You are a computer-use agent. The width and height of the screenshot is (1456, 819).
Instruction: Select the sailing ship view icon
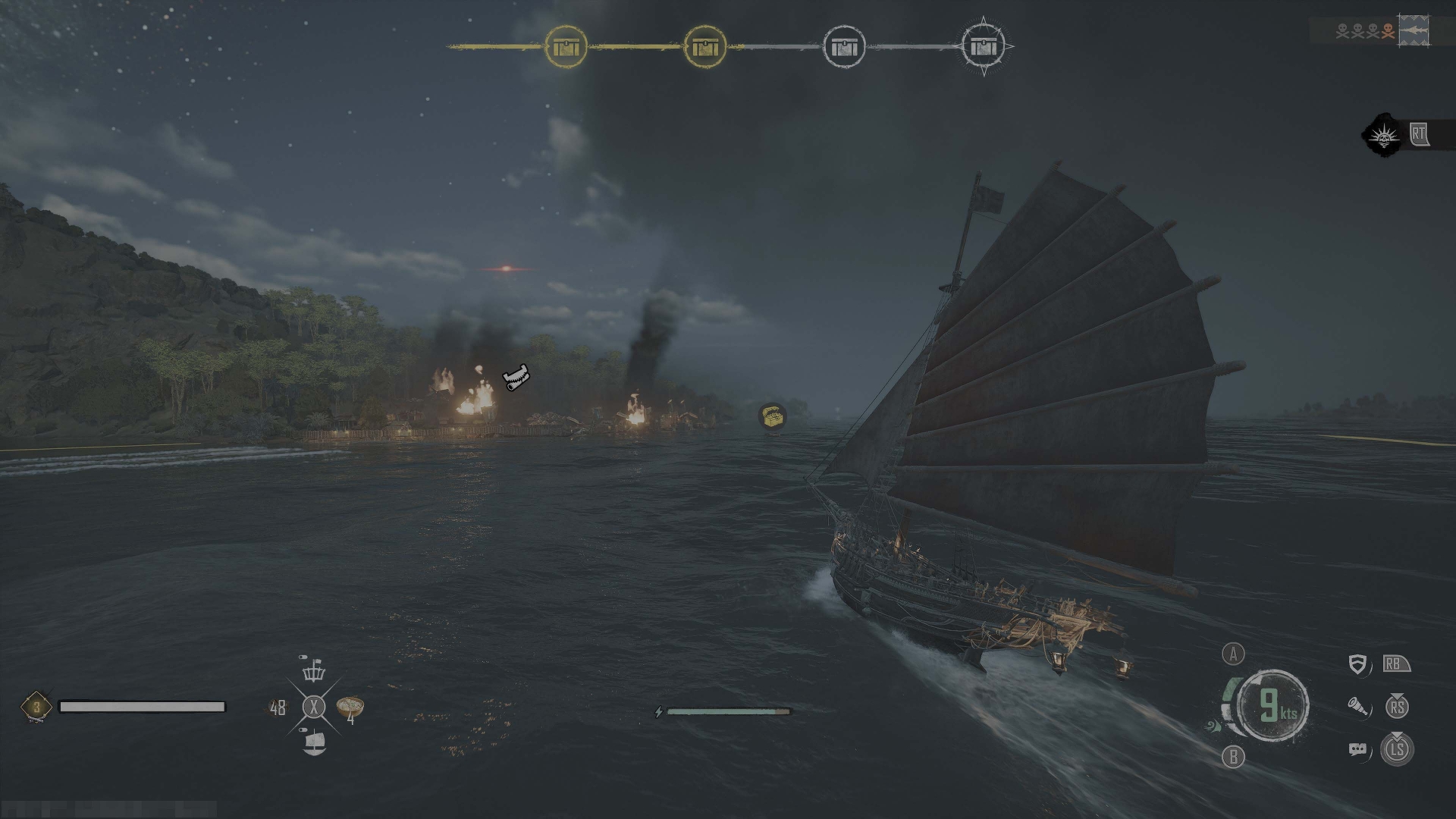click(x=314, y=742)
